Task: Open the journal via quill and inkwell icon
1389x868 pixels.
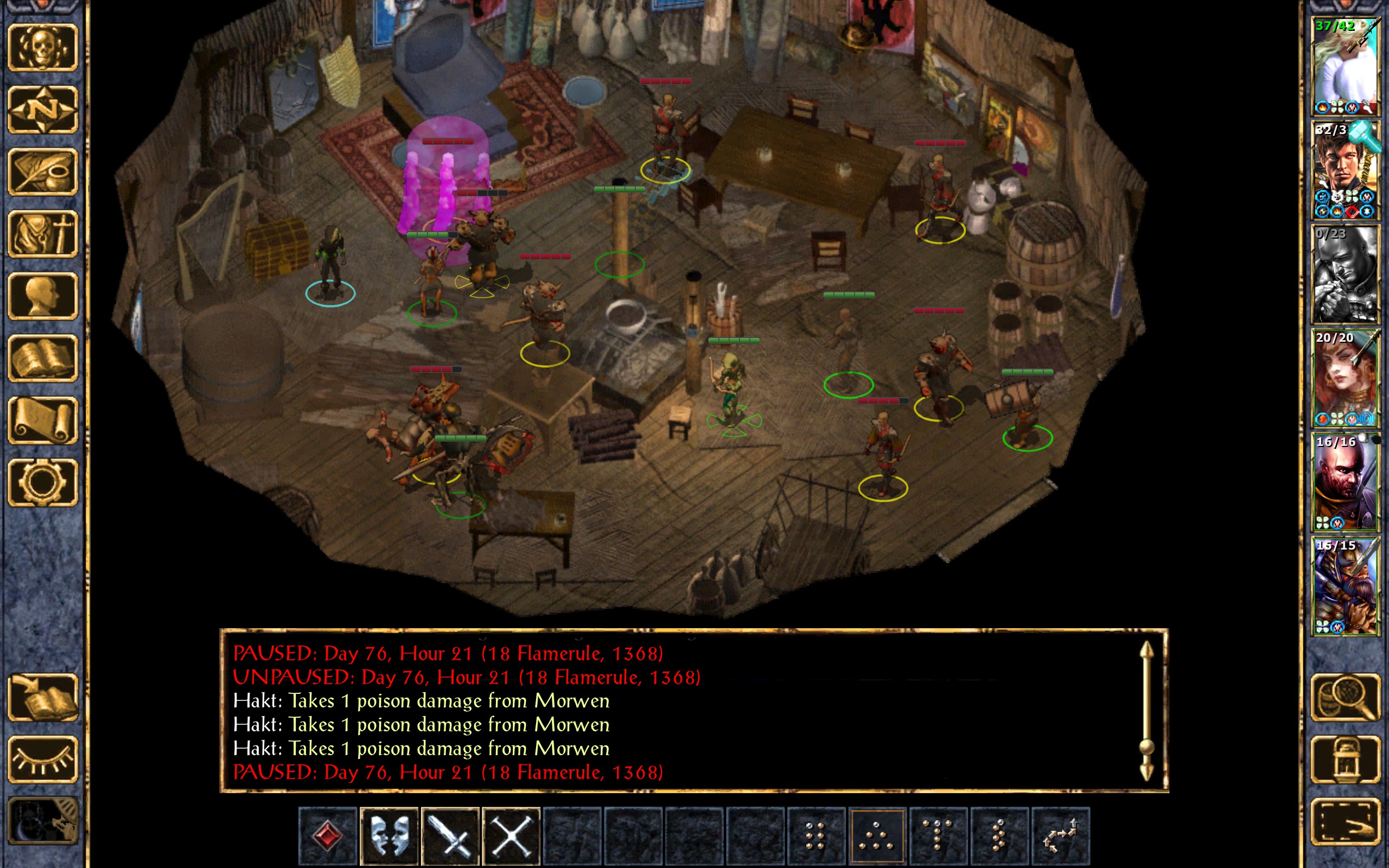Action: pyautogui.click(x=43, y=171)
